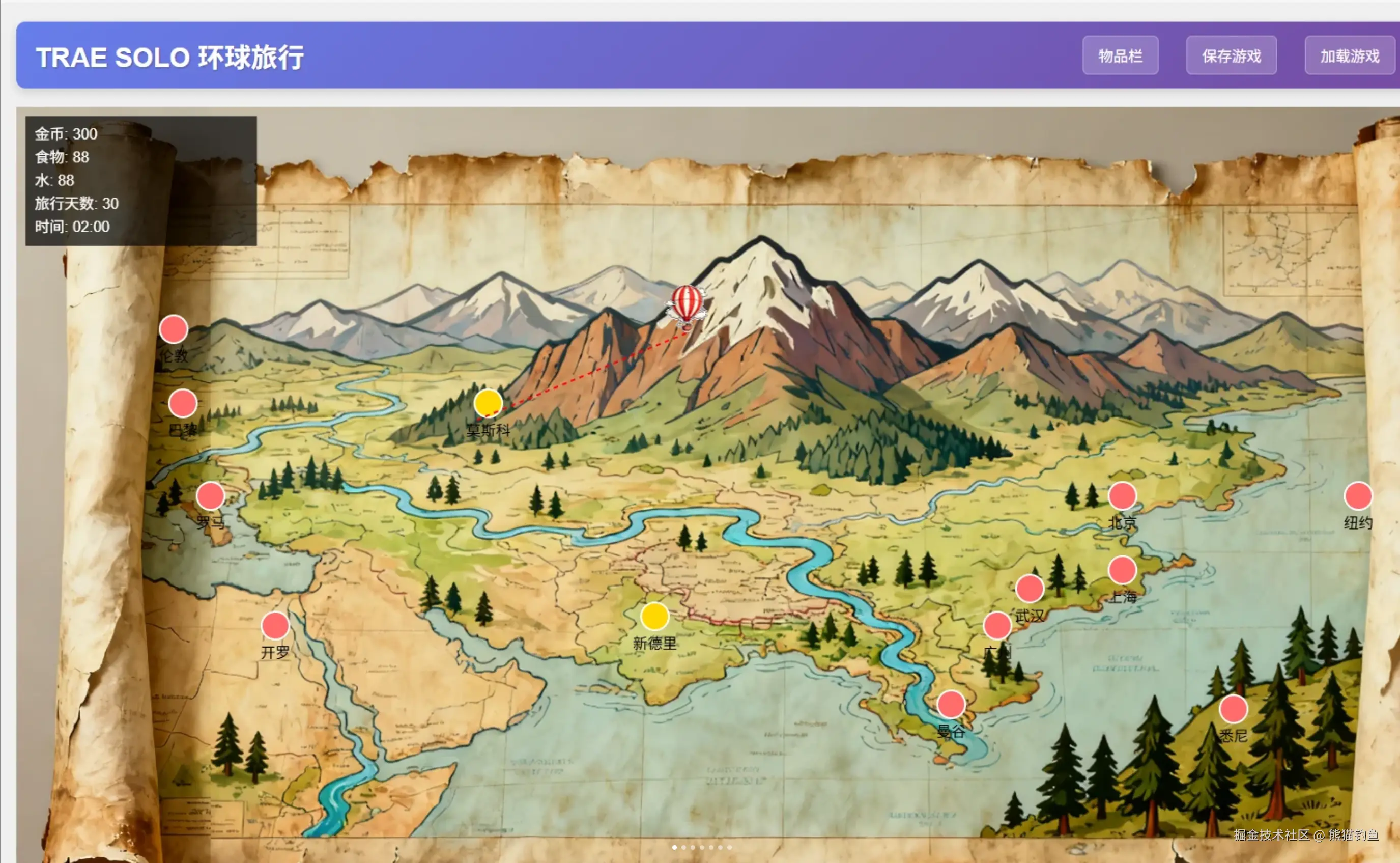Travel to the 巴黎 city marker
Screen dimensions: 1400x863
tap(183, 404)
